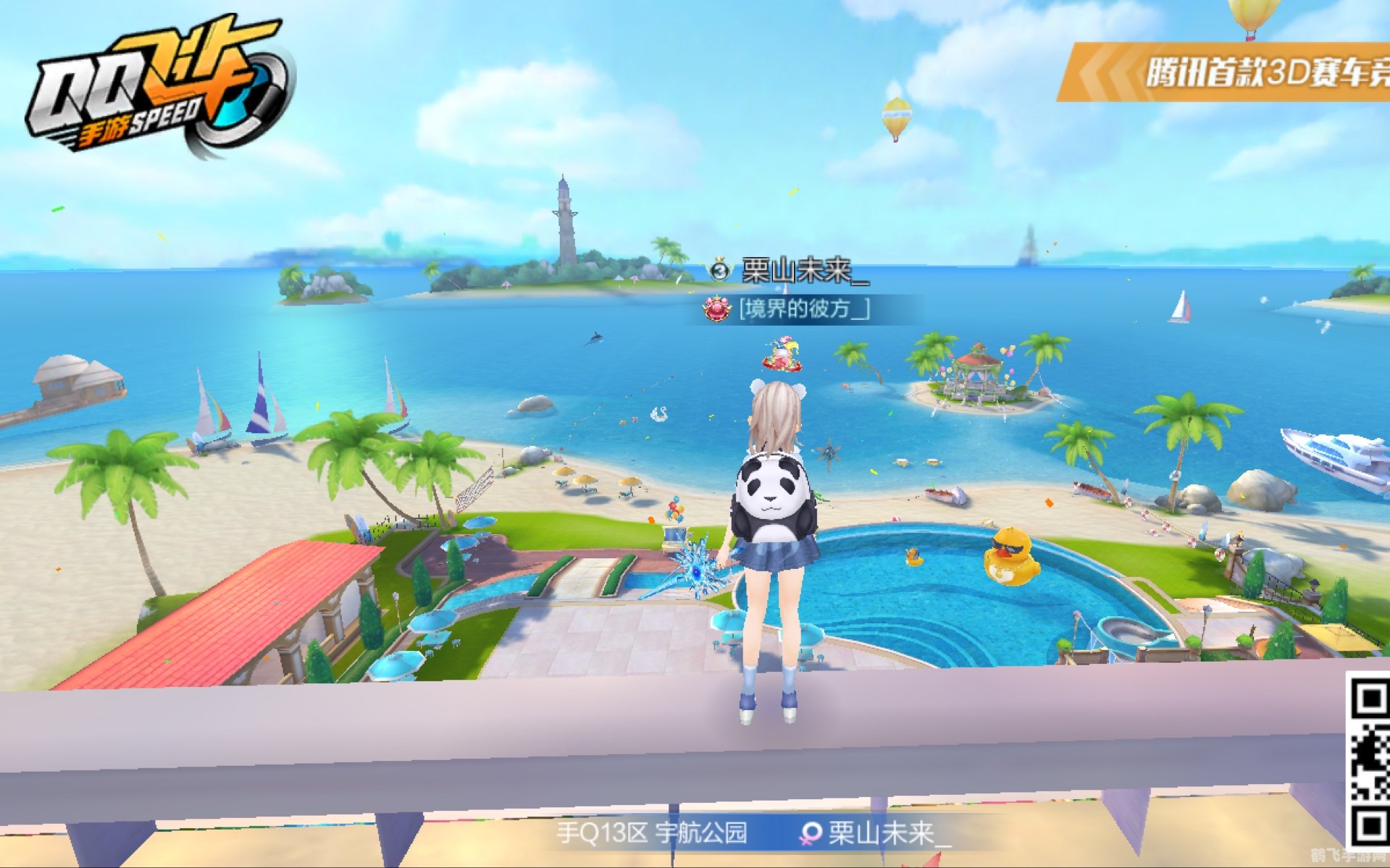
Task: Click the QQ飞车 Speed logo
Action: click(x=158, y=87)
